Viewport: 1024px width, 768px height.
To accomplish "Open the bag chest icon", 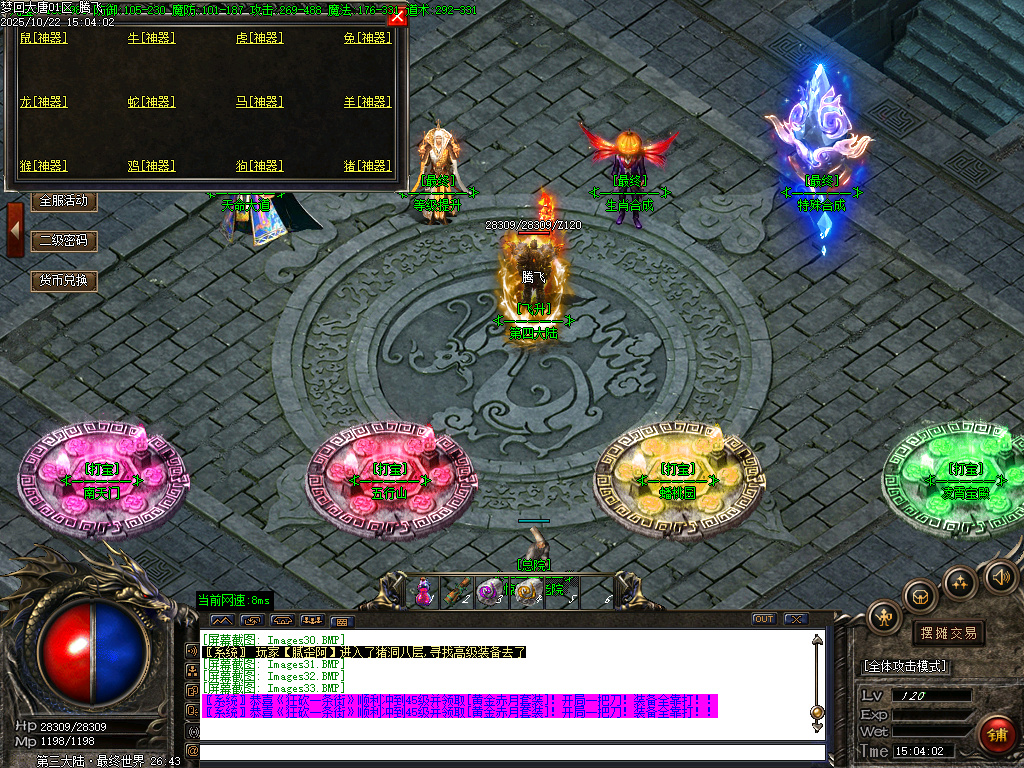I will [x=920, y=597].
